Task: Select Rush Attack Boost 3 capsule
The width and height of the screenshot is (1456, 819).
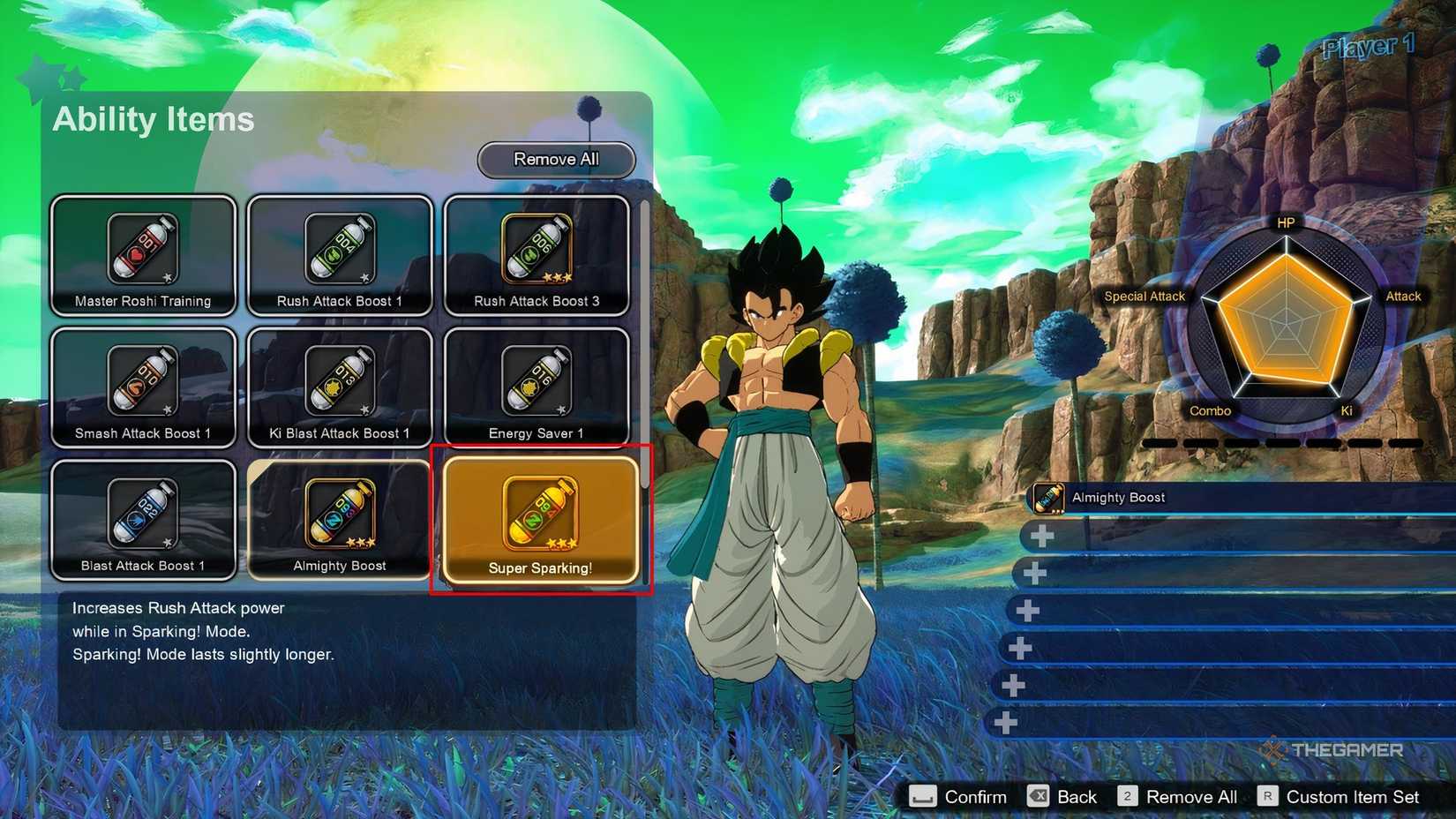Action: (537, 256)
